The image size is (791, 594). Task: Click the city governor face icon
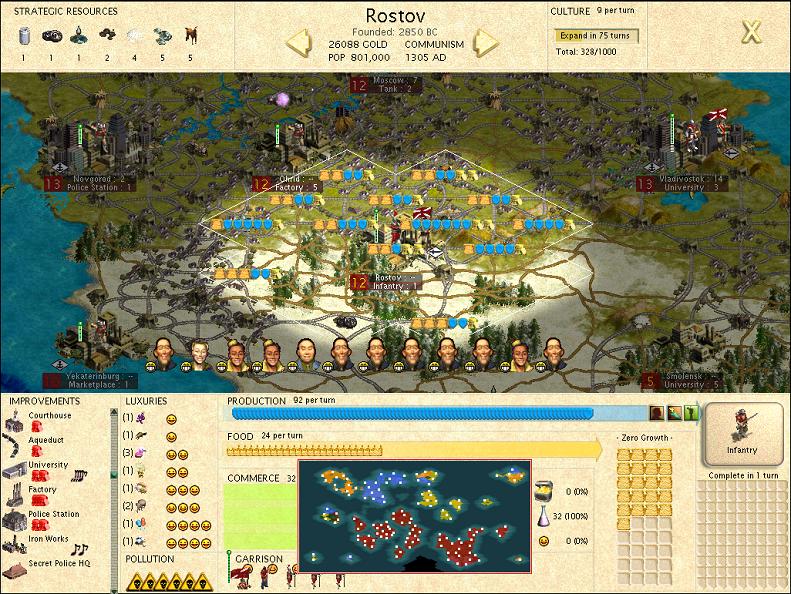[x=658, y=412]
